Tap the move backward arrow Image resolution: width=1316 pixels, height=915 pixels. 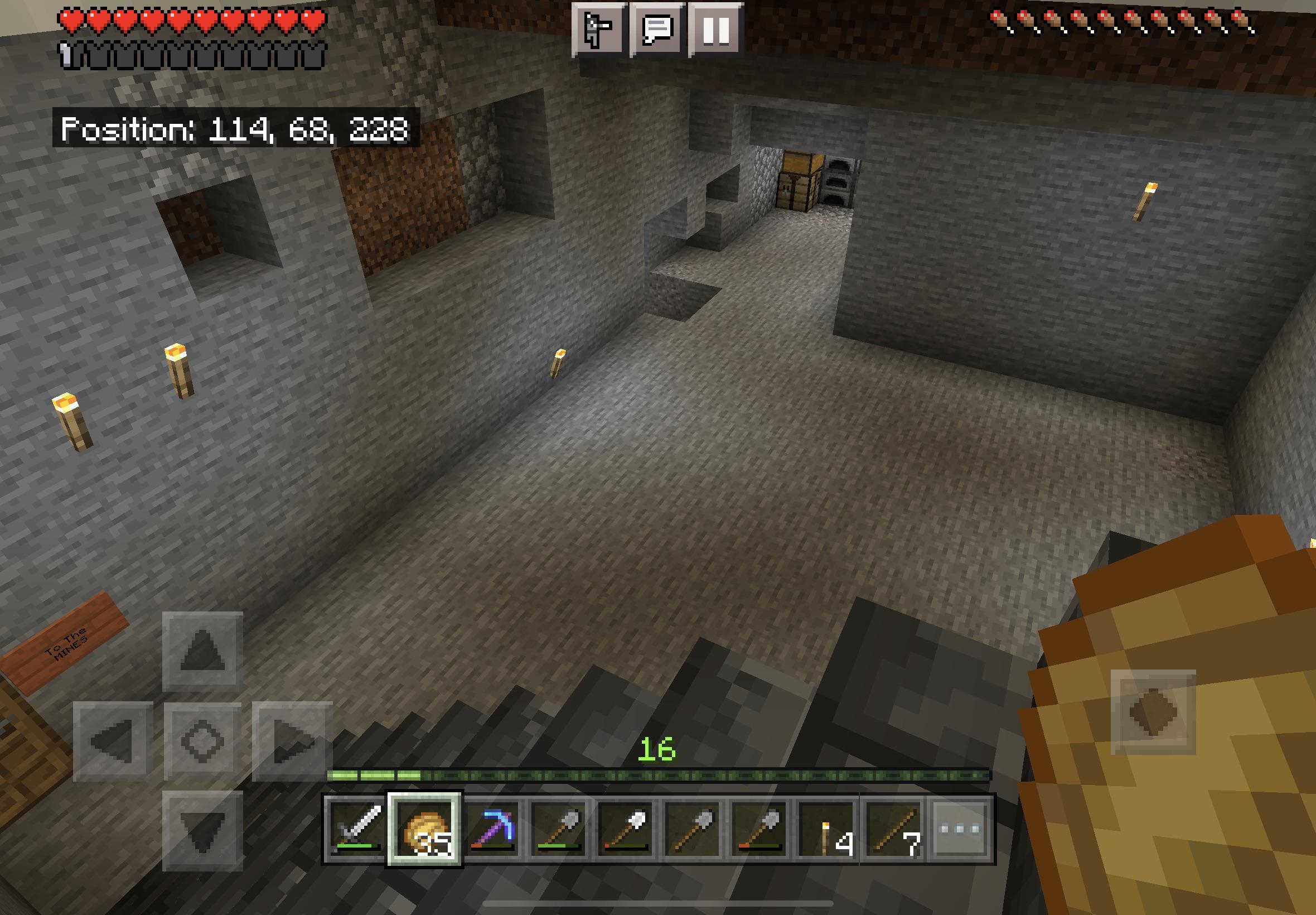(202, 830)
